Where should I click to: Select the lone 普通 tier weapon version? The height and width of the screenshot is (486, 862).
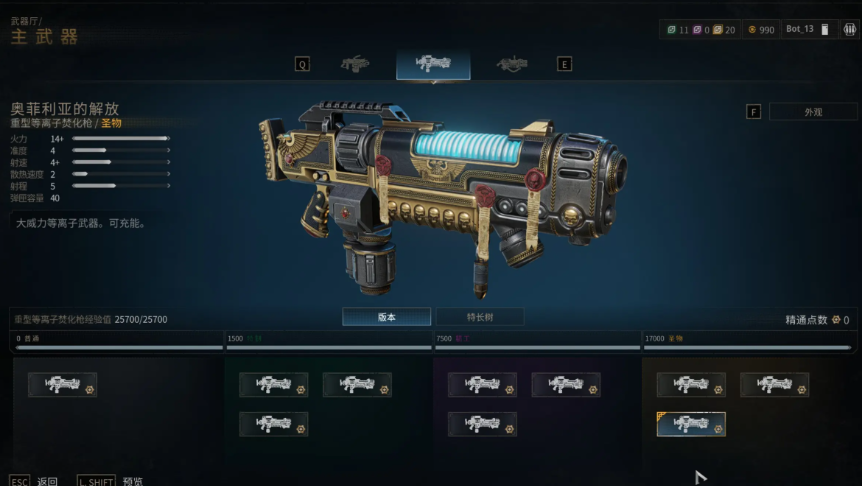pyautogui.click(x=63, y=385)
